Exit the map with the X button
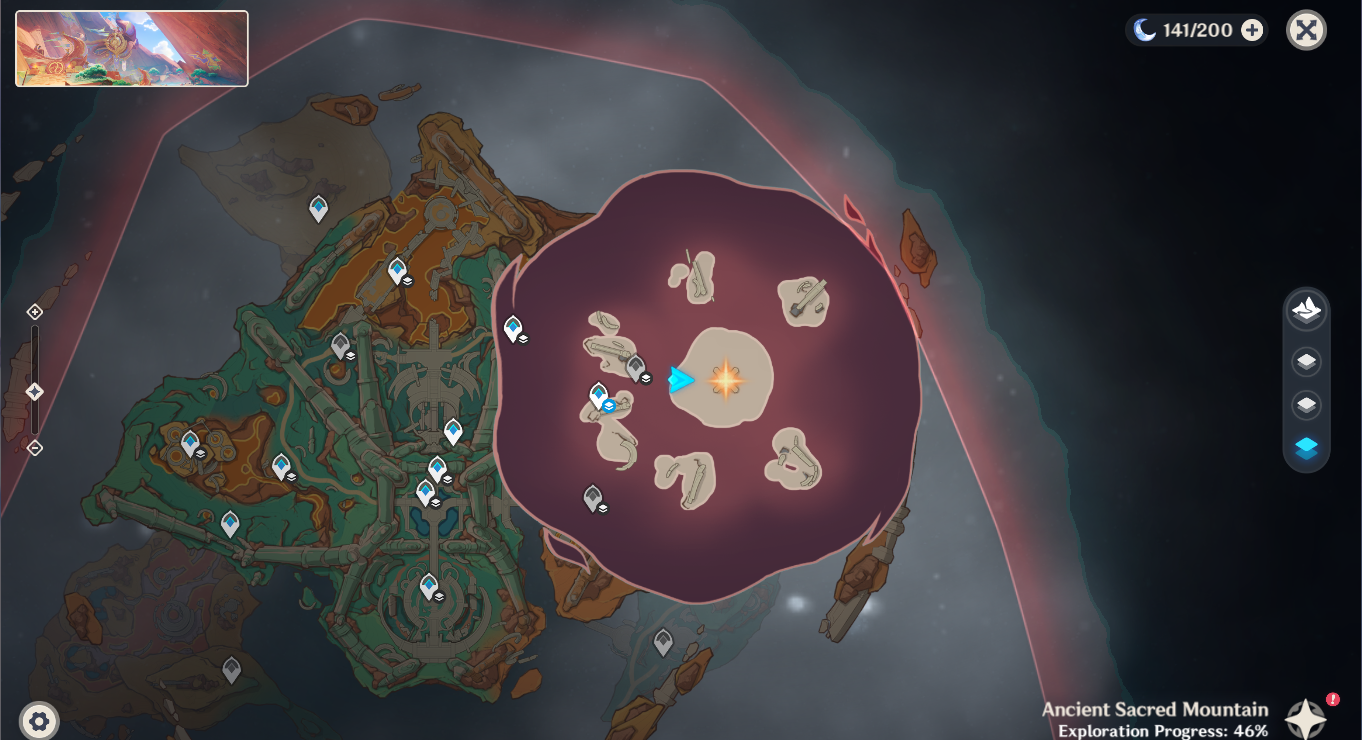Image resolution: width=1362 pixels, height=740 pixels. pyautogui.click(x=1306, y=30)
